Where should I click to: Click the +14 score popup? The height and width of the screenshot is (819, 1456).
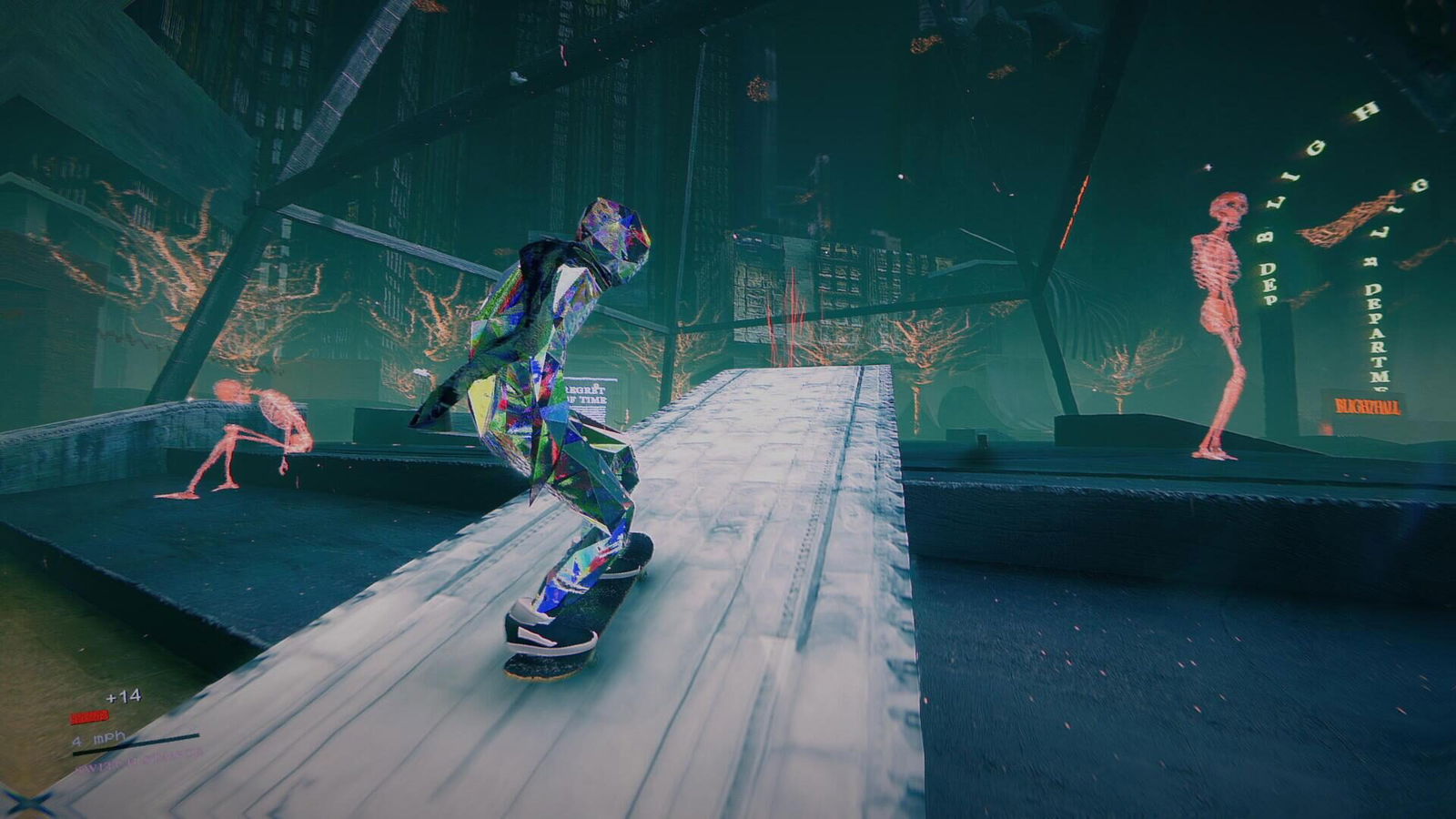coord(123,696)
